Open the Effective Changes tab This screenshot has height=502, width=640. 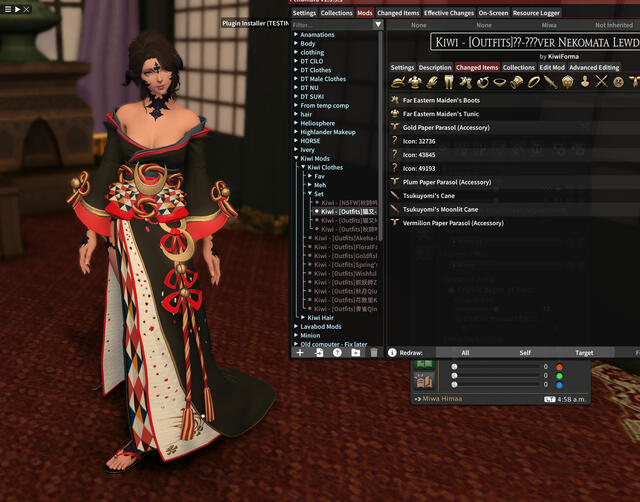(x=448, y=13)
